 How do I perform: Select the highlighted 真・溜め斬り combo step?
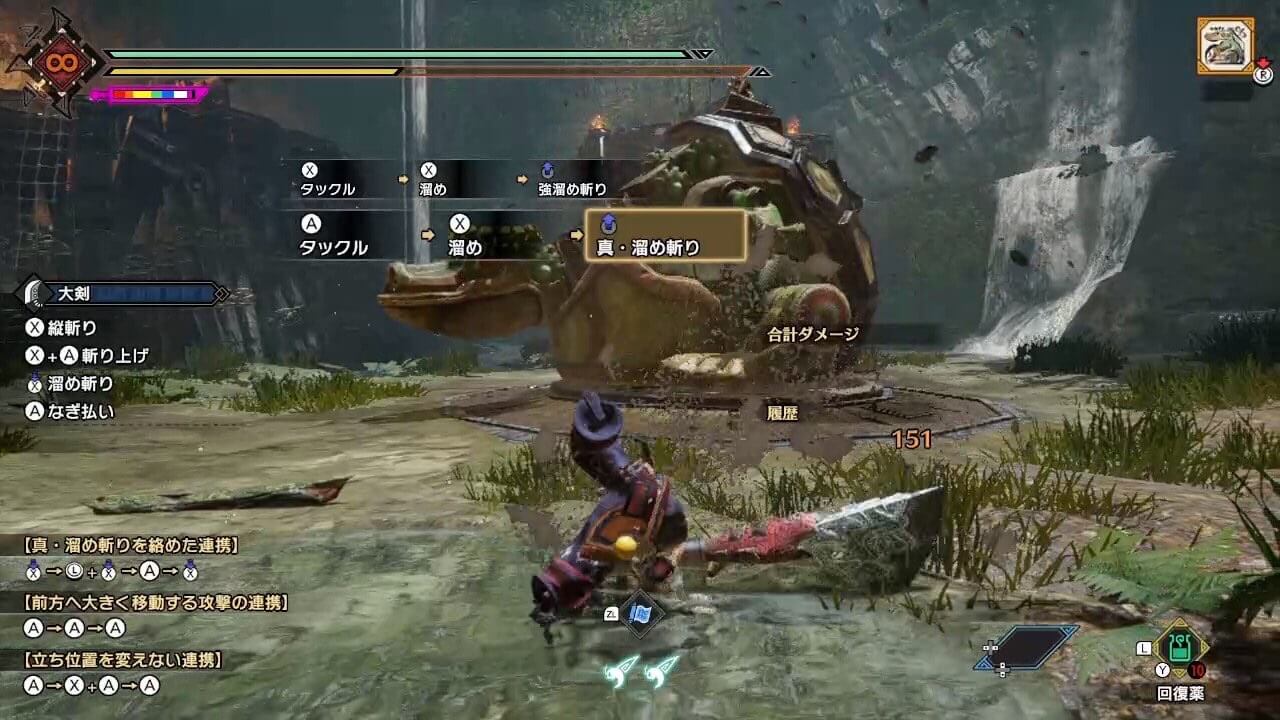665,236
